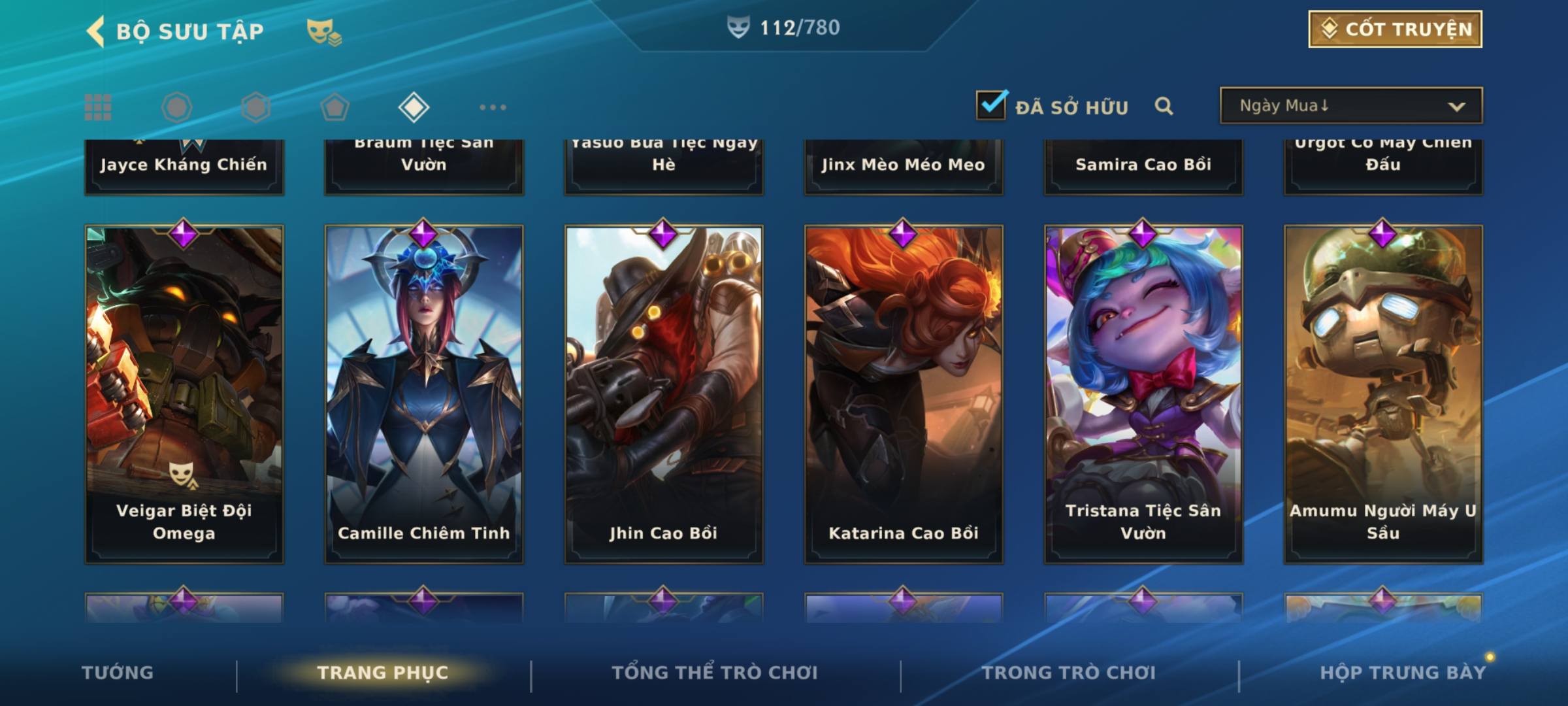This screenshot has height=706, width=1568.
Task: Go to the Hộp Trưng Bày tab
Action: pos(1403,673)
